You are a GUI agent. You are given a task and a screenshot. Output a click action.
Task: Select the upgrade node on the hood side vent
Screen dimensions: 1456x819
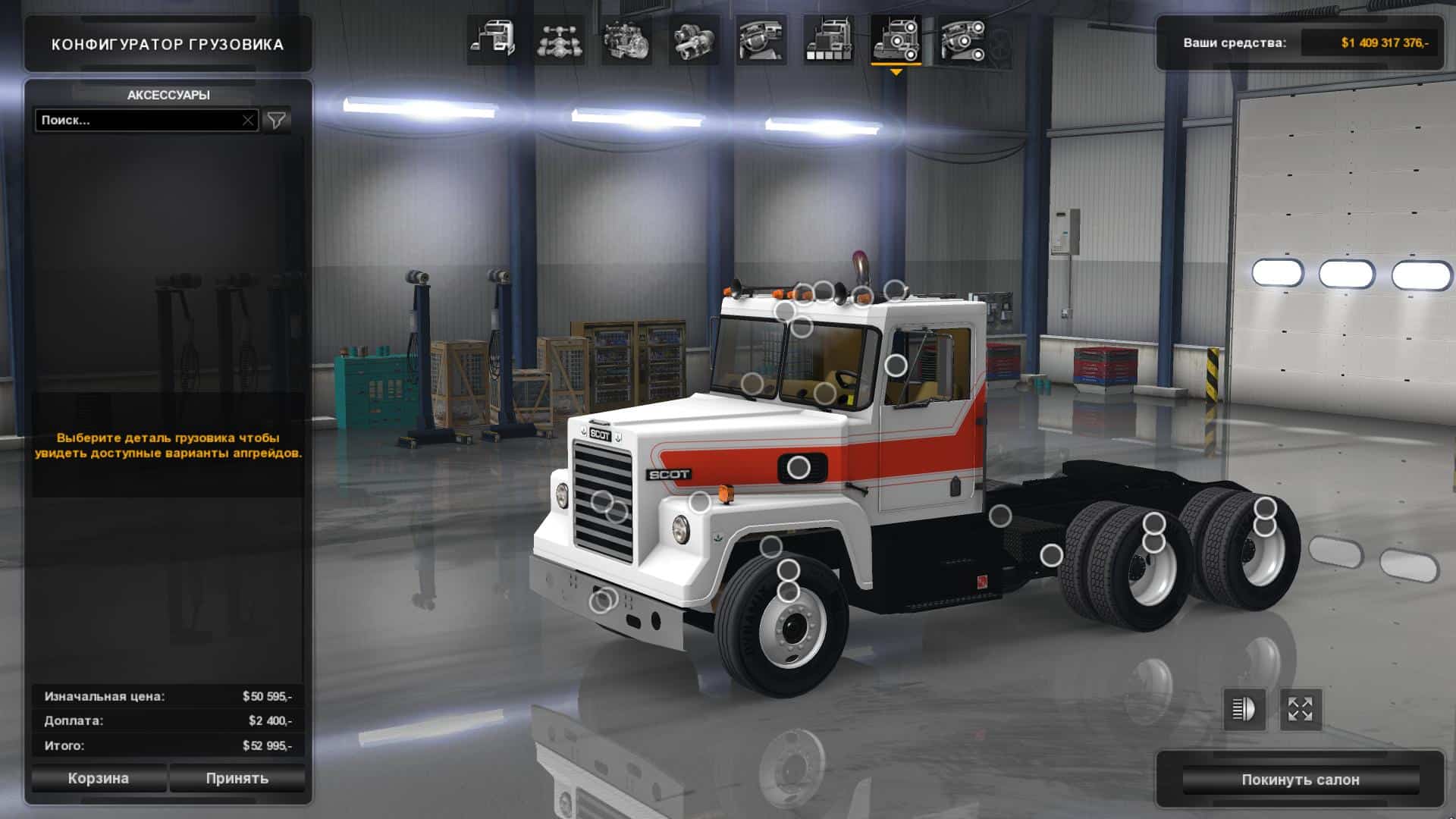pos(798,468)
